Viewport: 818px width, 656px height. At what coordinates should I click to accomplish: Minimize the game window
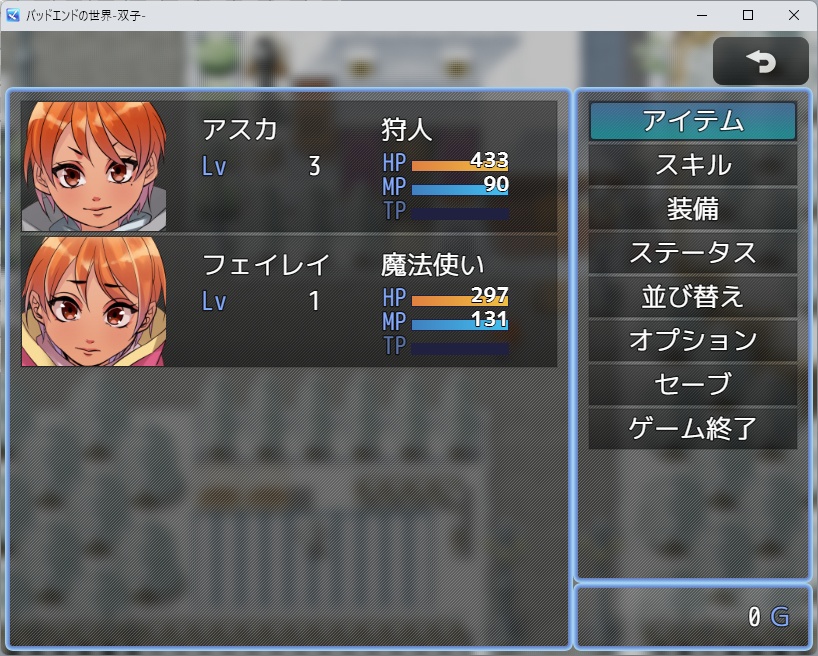(x=702, y=15)
